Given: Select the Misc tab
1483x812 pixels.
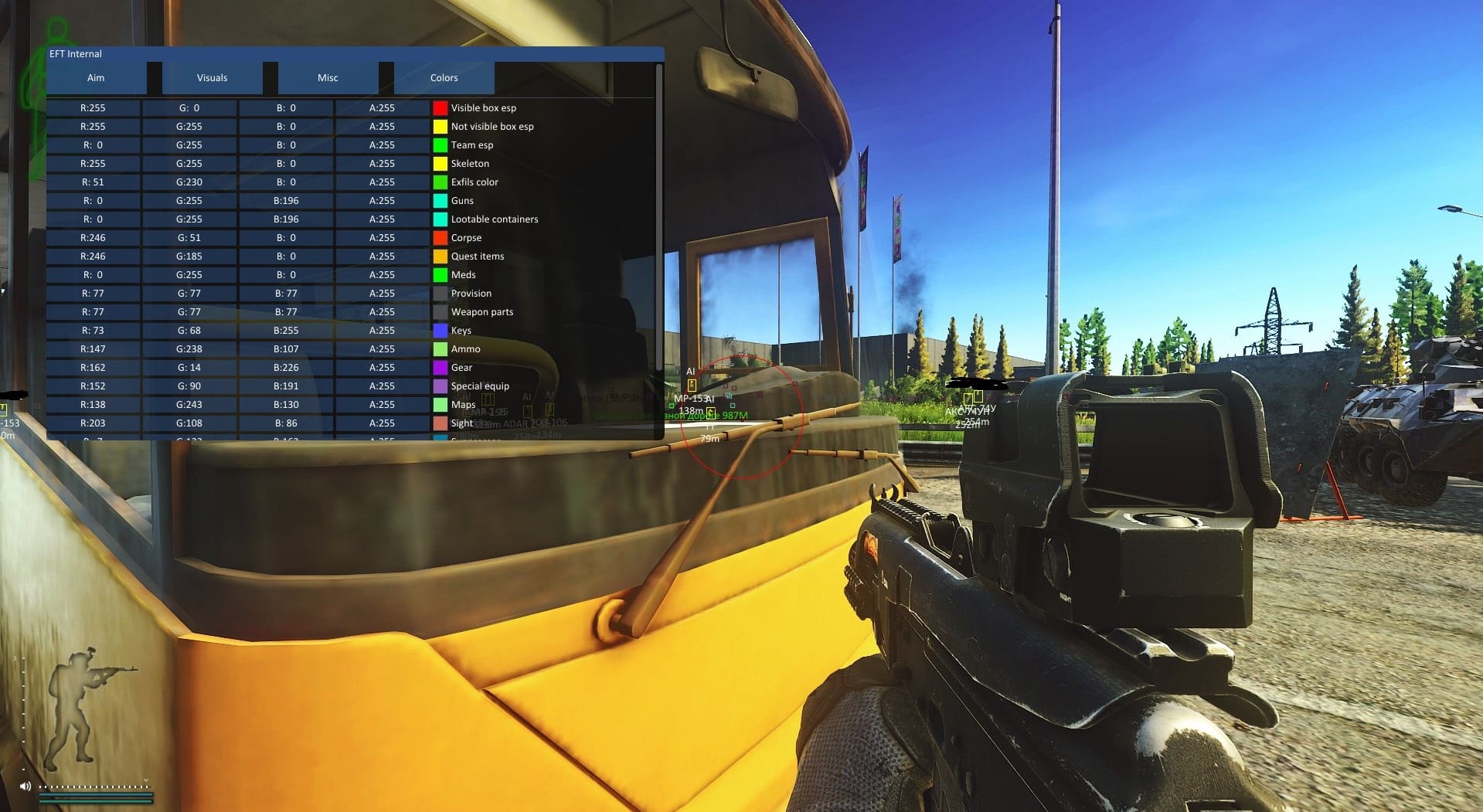Looking at the screenshot, I should click(x=328, y=78).
